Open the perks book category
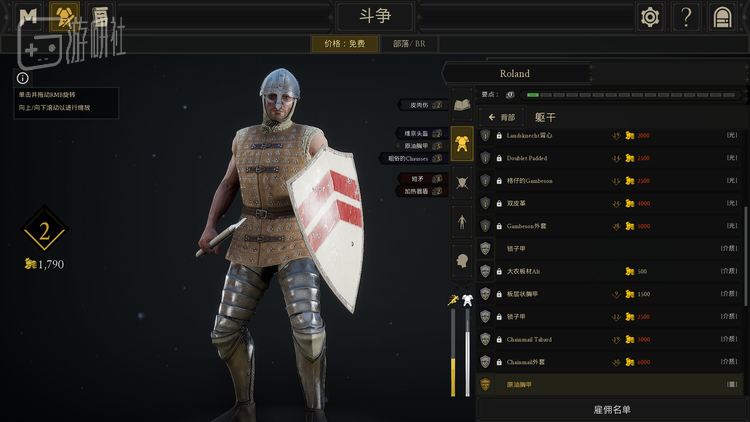 (462, 104)
